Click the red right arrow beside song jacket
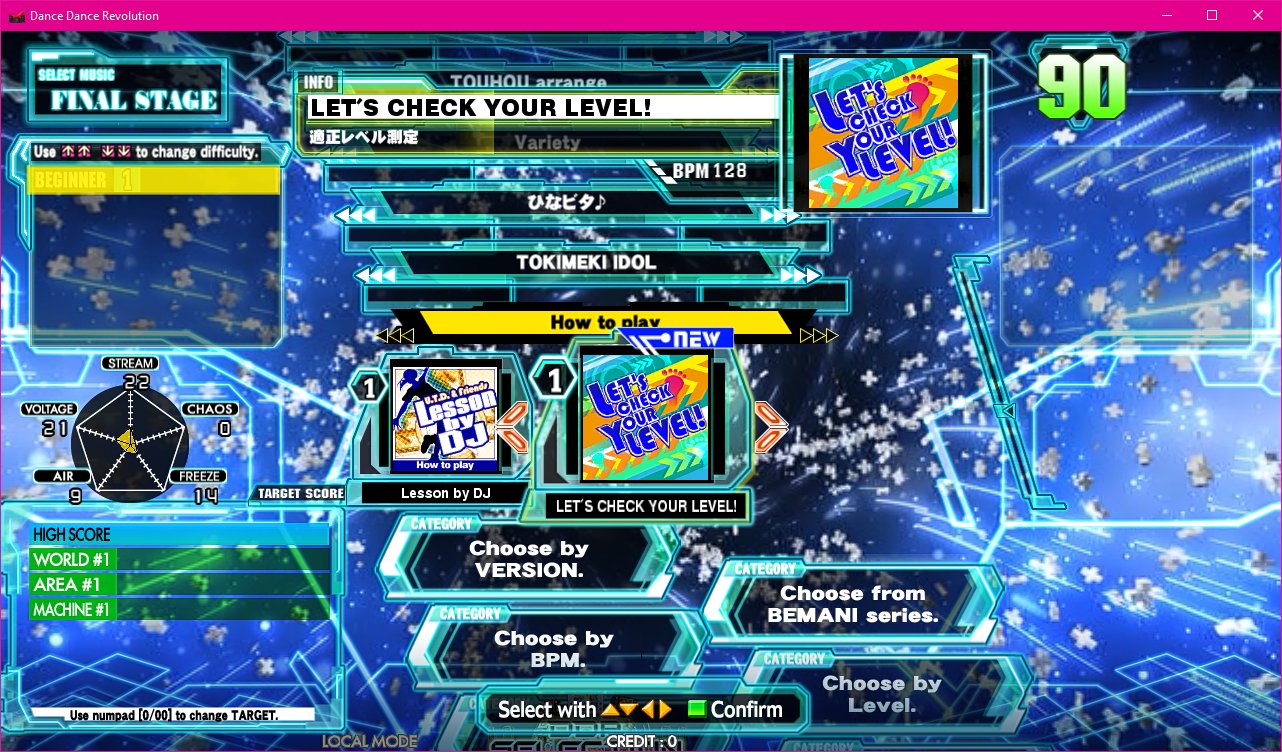This screenshot has width=1282, height=752. pyautogui.click(x=771, y=427)
